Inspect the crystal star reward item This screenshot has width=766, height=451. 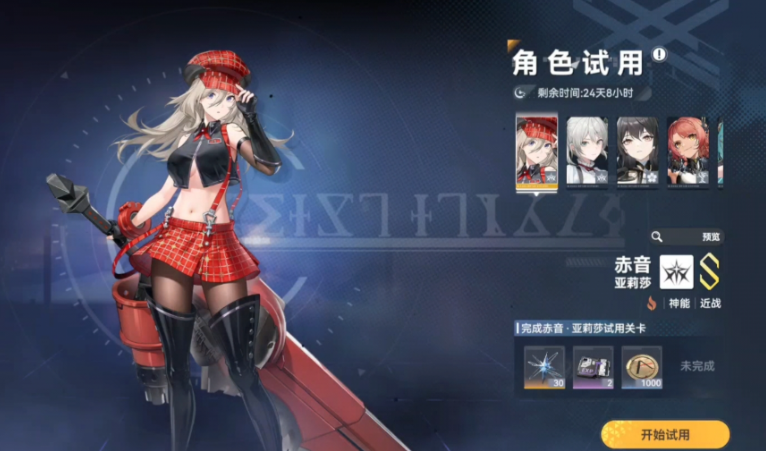[545, 366]
